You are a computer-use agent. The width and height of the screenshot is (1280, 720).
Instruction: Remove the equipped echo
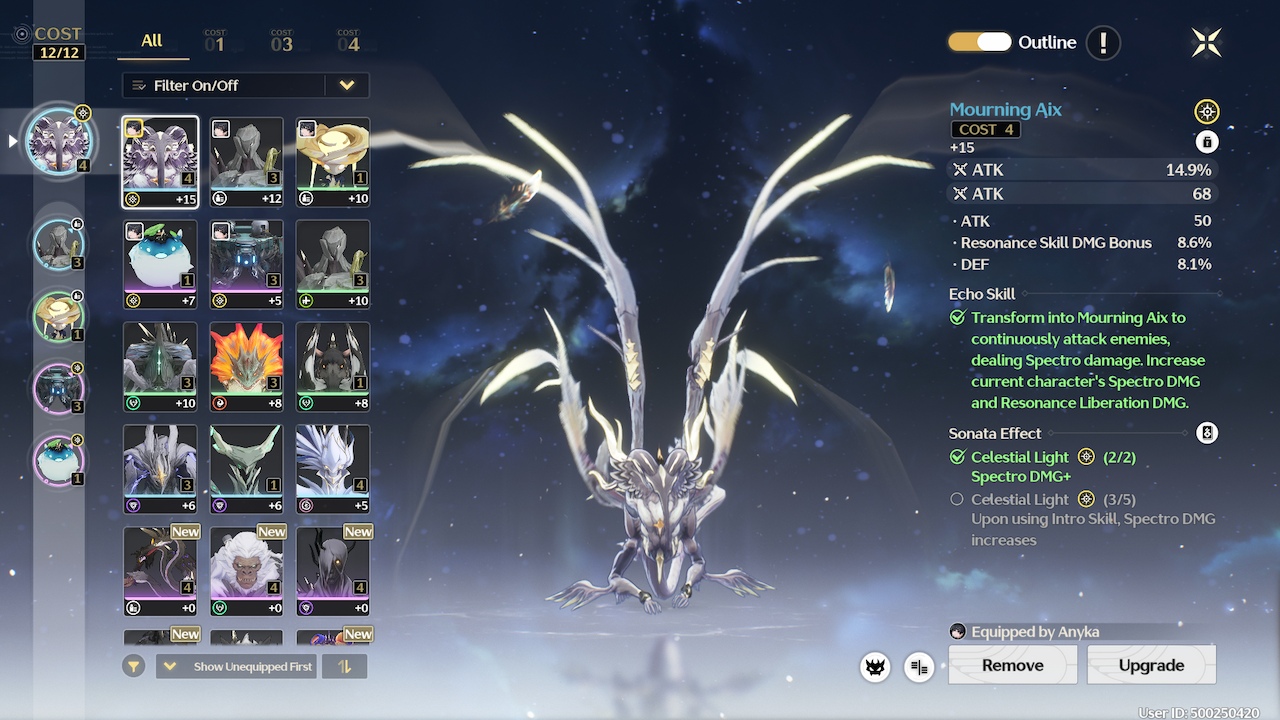click(1012, 665)
